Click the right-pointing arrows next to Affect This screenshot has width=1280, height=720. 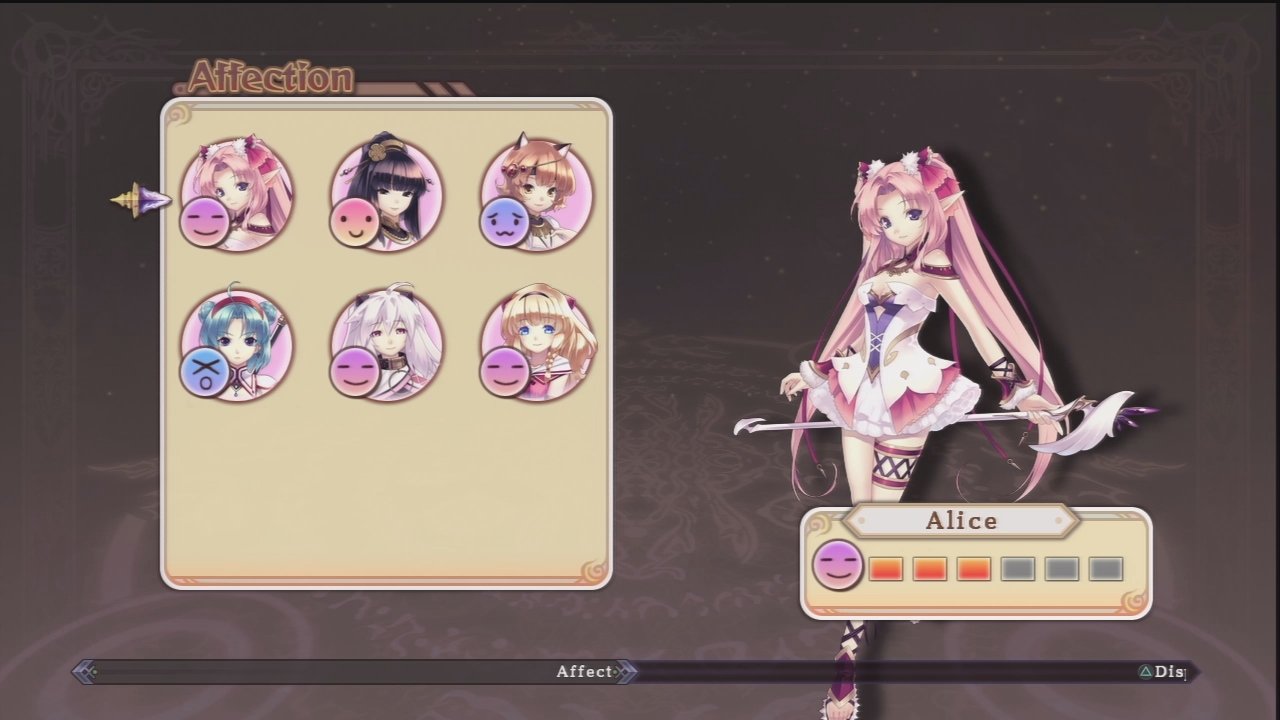pos(624,671)
